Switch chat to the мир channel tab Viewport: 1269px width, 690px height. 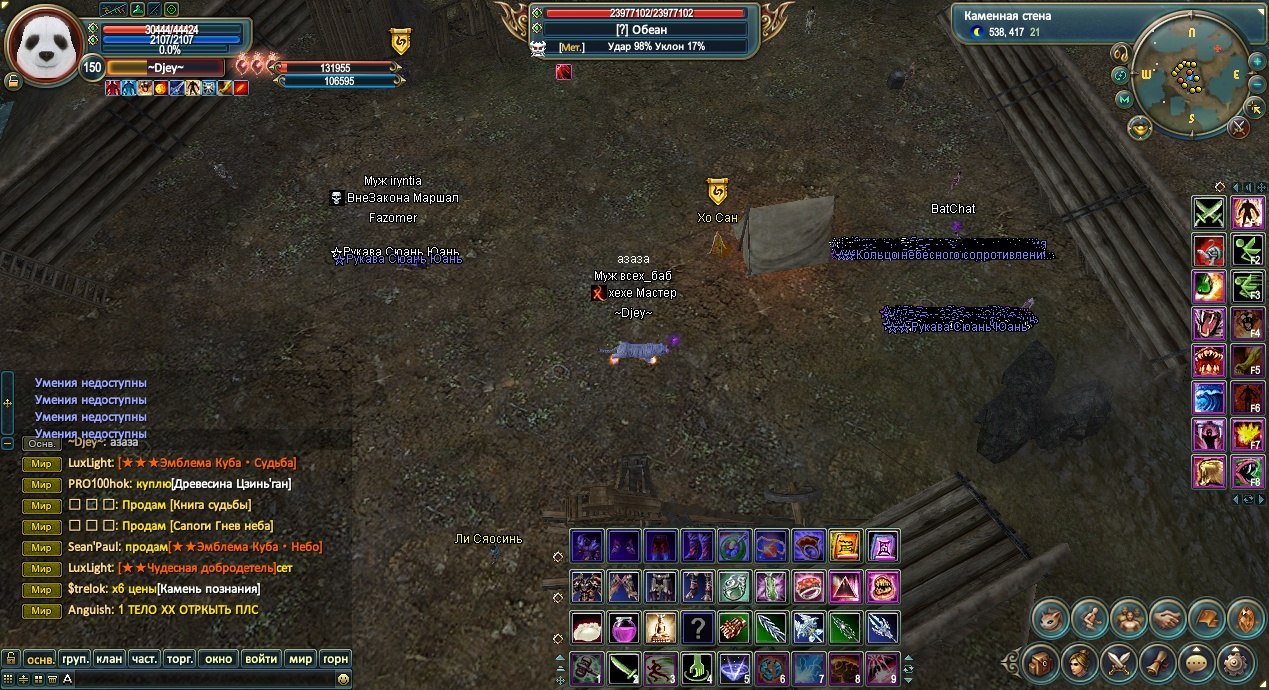point(300,659)
